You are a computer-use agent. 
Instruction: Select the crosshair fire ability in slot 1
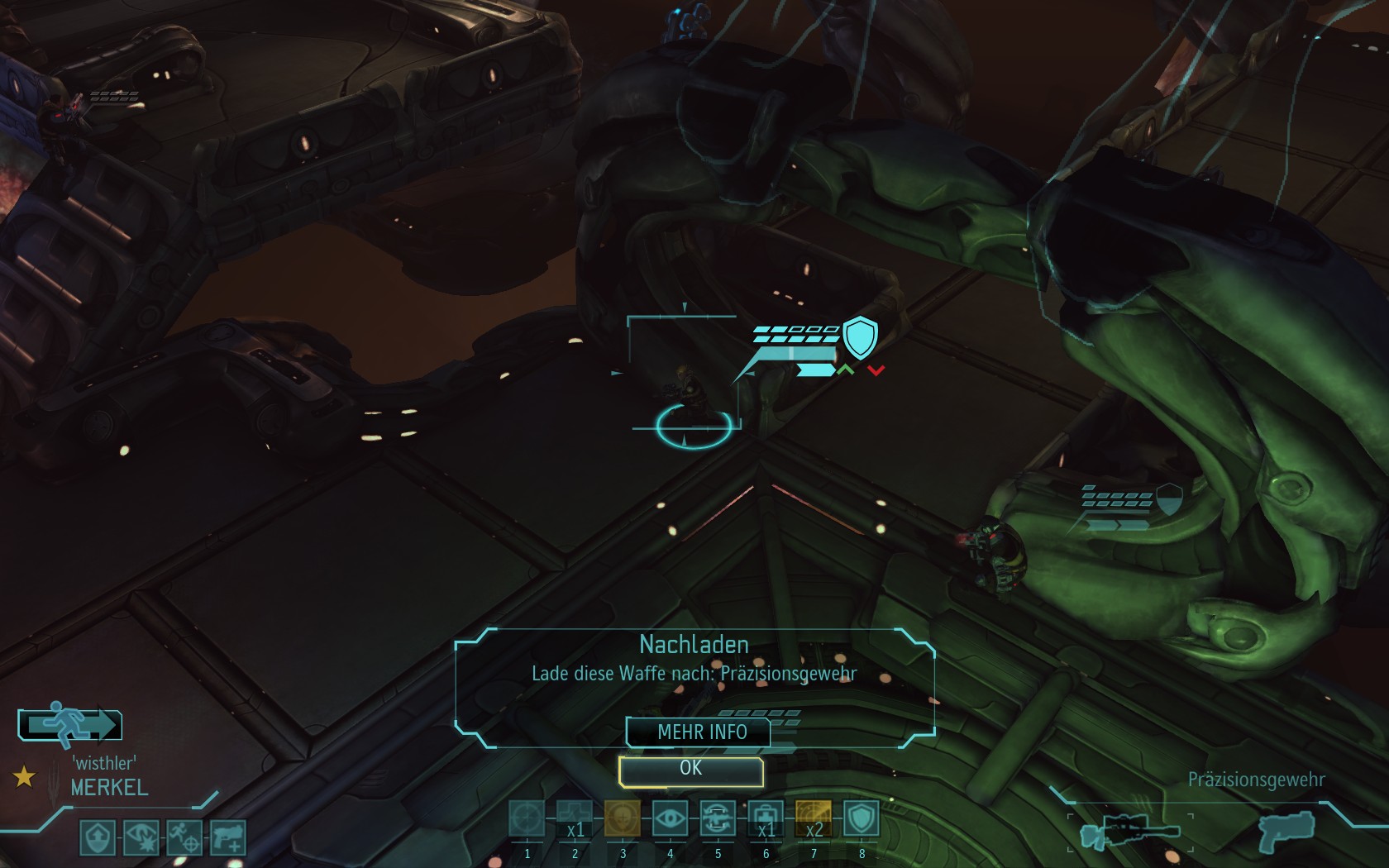pyautogui.click(x=527, y=819)
